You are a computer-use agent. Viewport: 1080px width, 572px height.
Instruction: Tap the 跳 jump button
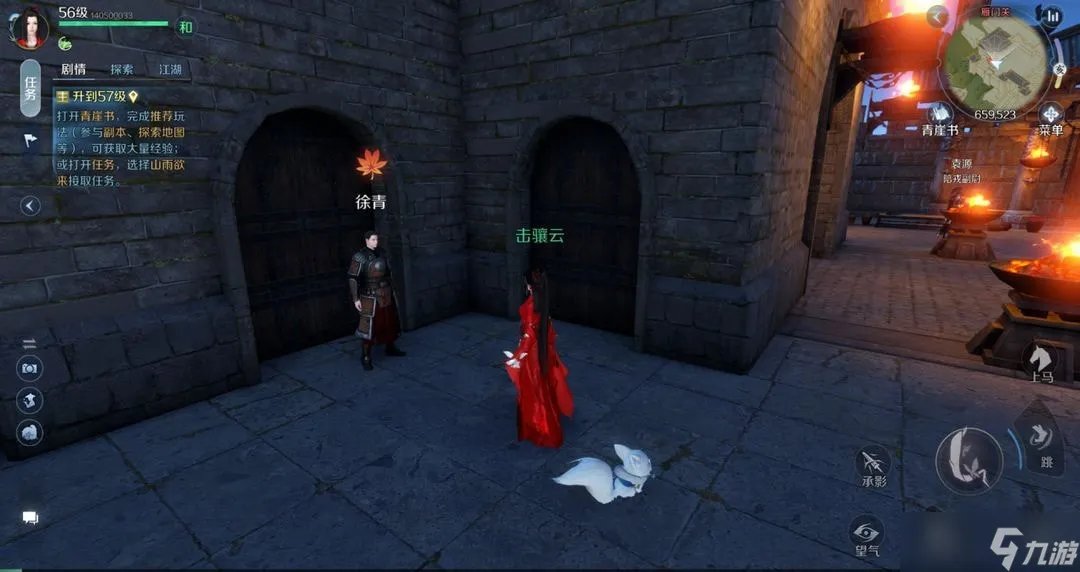(x=1044, y=441)
